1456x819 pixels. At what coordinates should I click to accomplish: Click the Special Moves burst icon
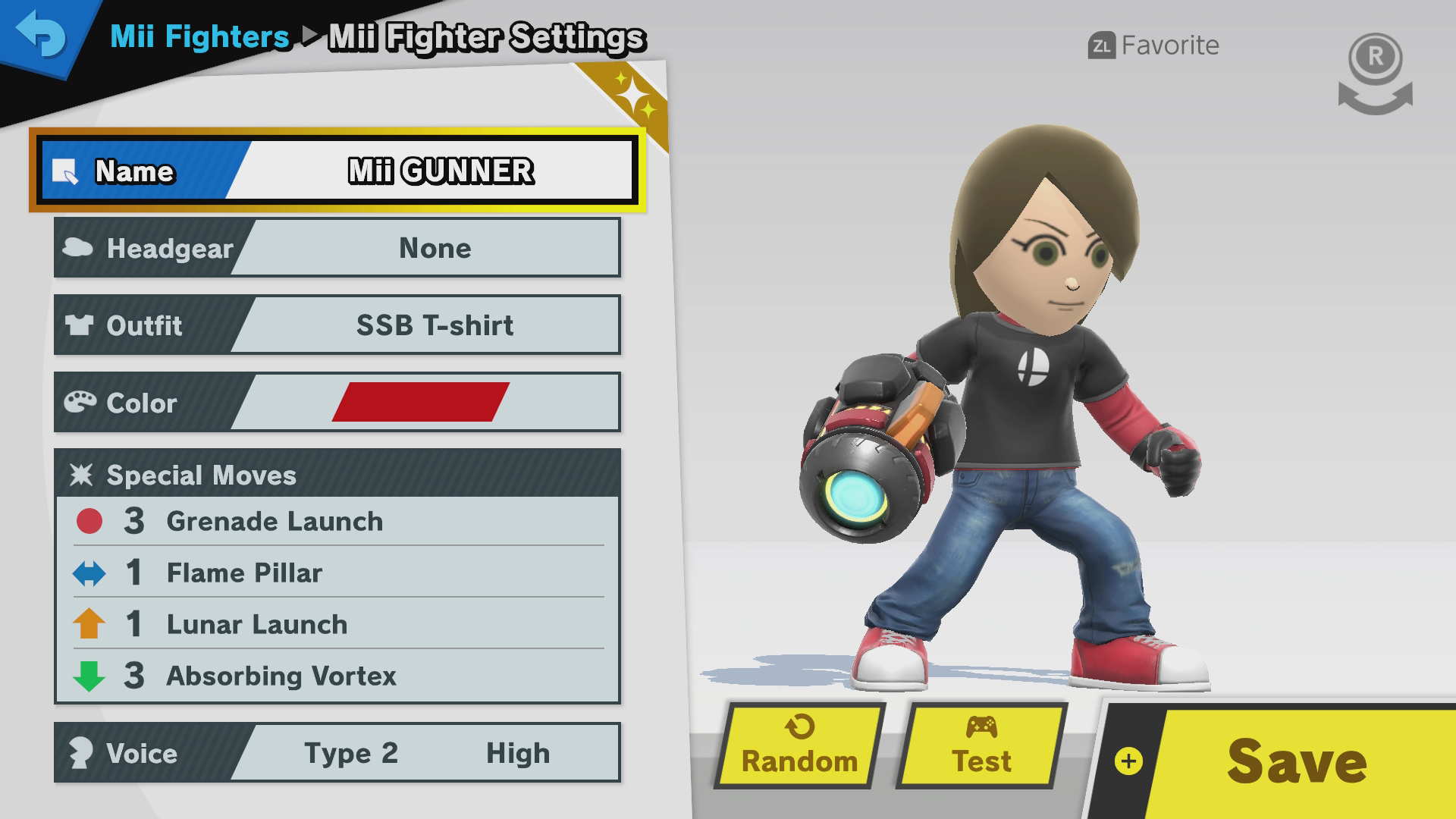tap(83, 475)
